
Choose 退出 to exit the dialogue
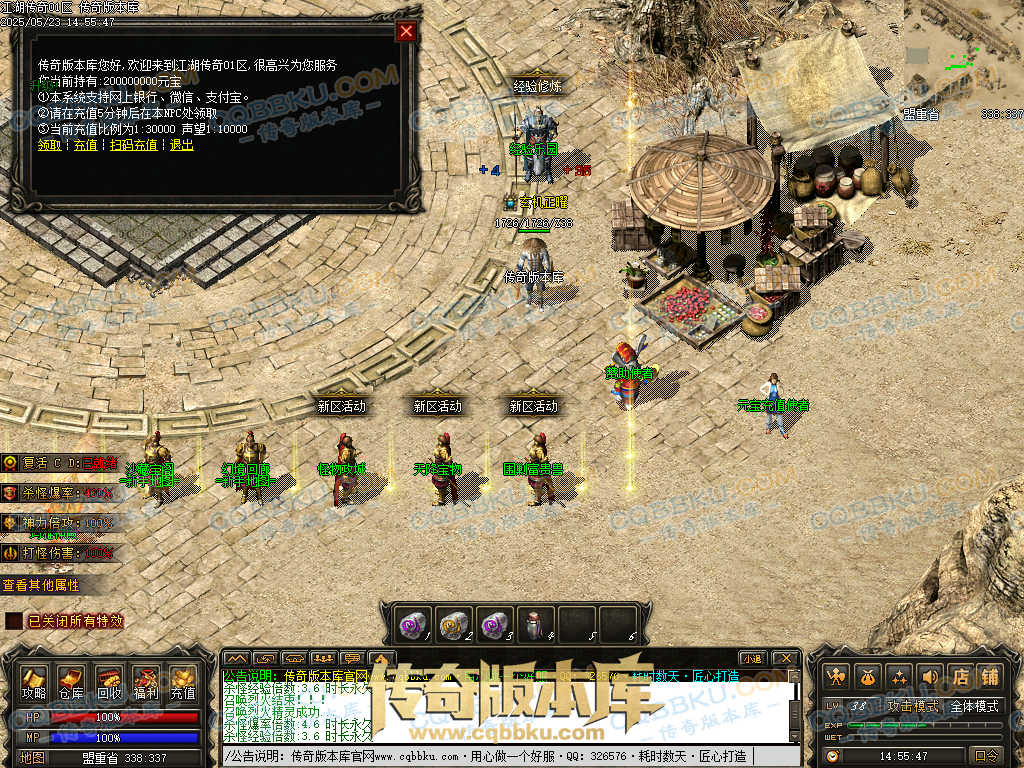point(181,145)
